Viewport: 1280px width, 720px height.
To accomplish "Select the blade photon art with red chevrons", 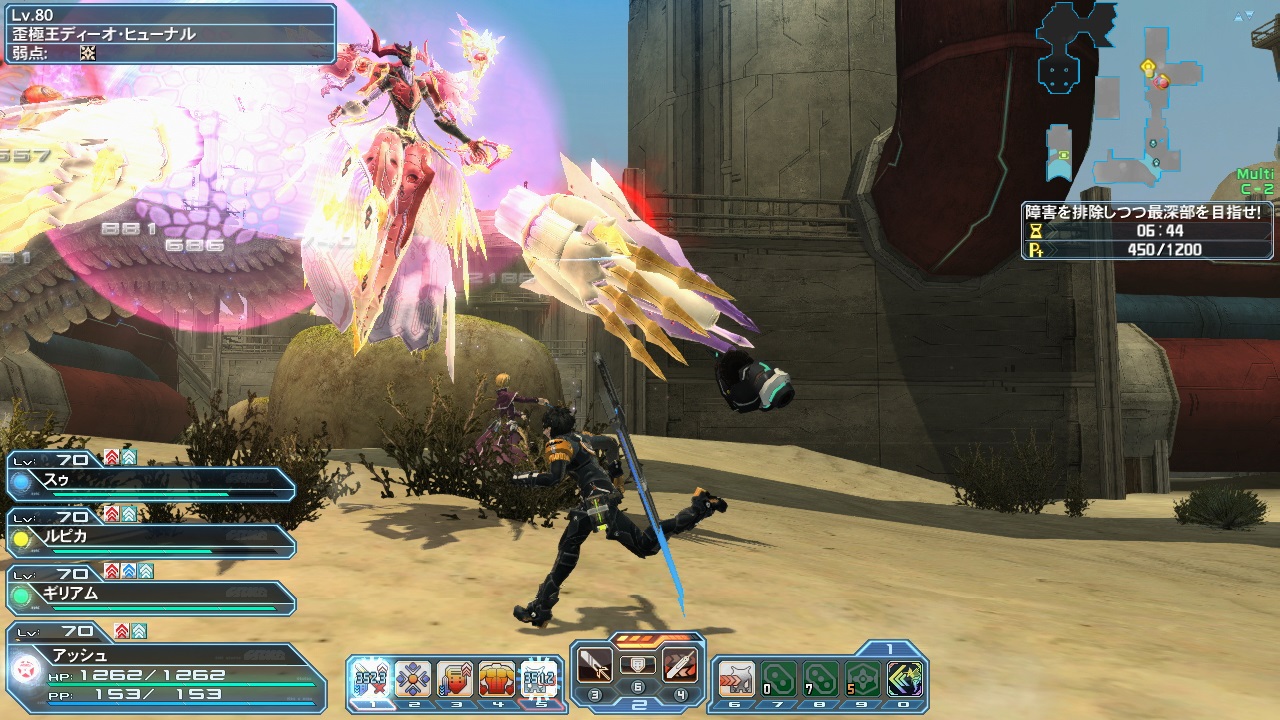I will pyautogui.click(x=680, y=663).
